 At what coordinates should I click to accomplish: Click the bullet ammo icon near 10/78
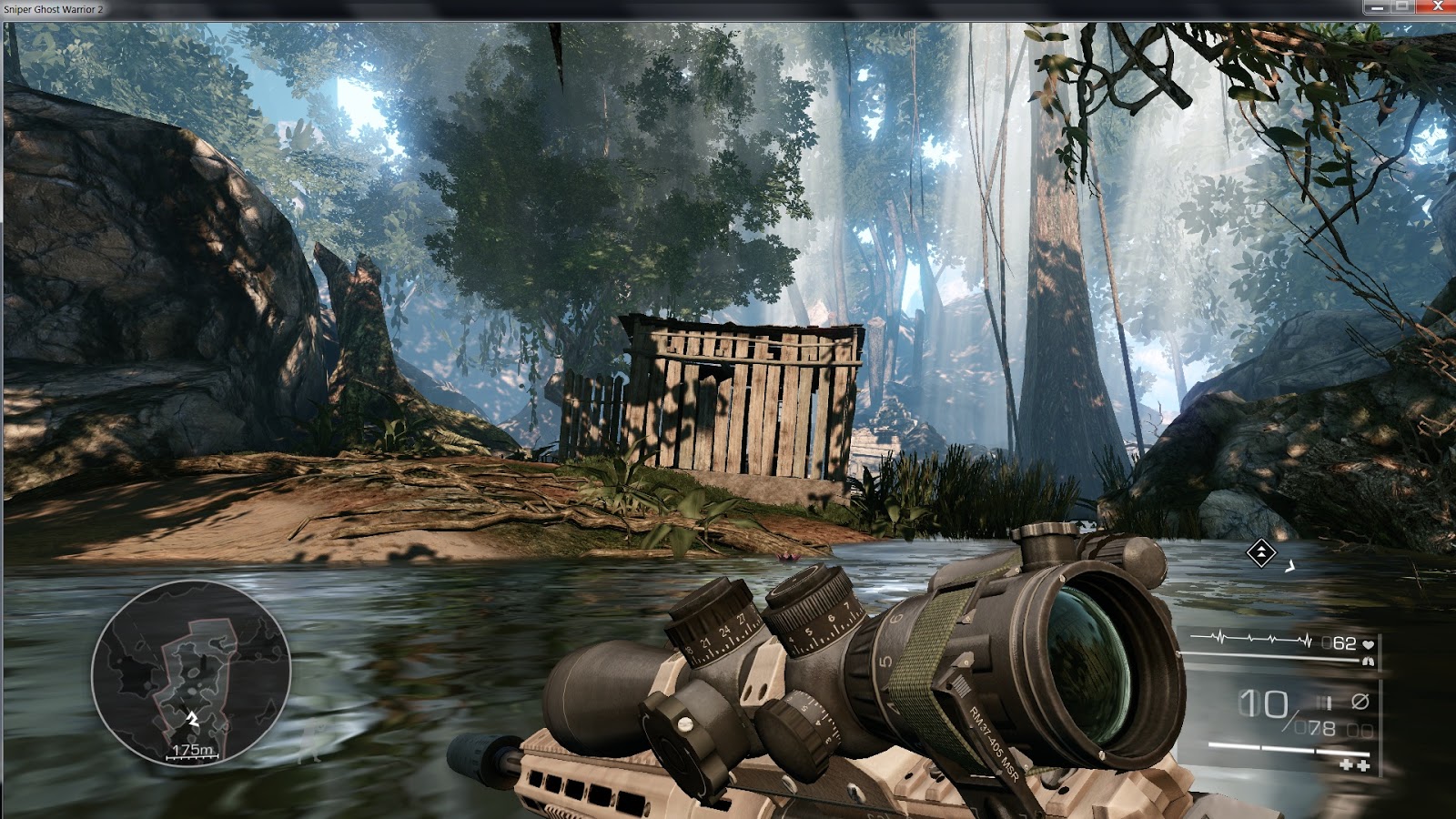tap(1322, 702)
